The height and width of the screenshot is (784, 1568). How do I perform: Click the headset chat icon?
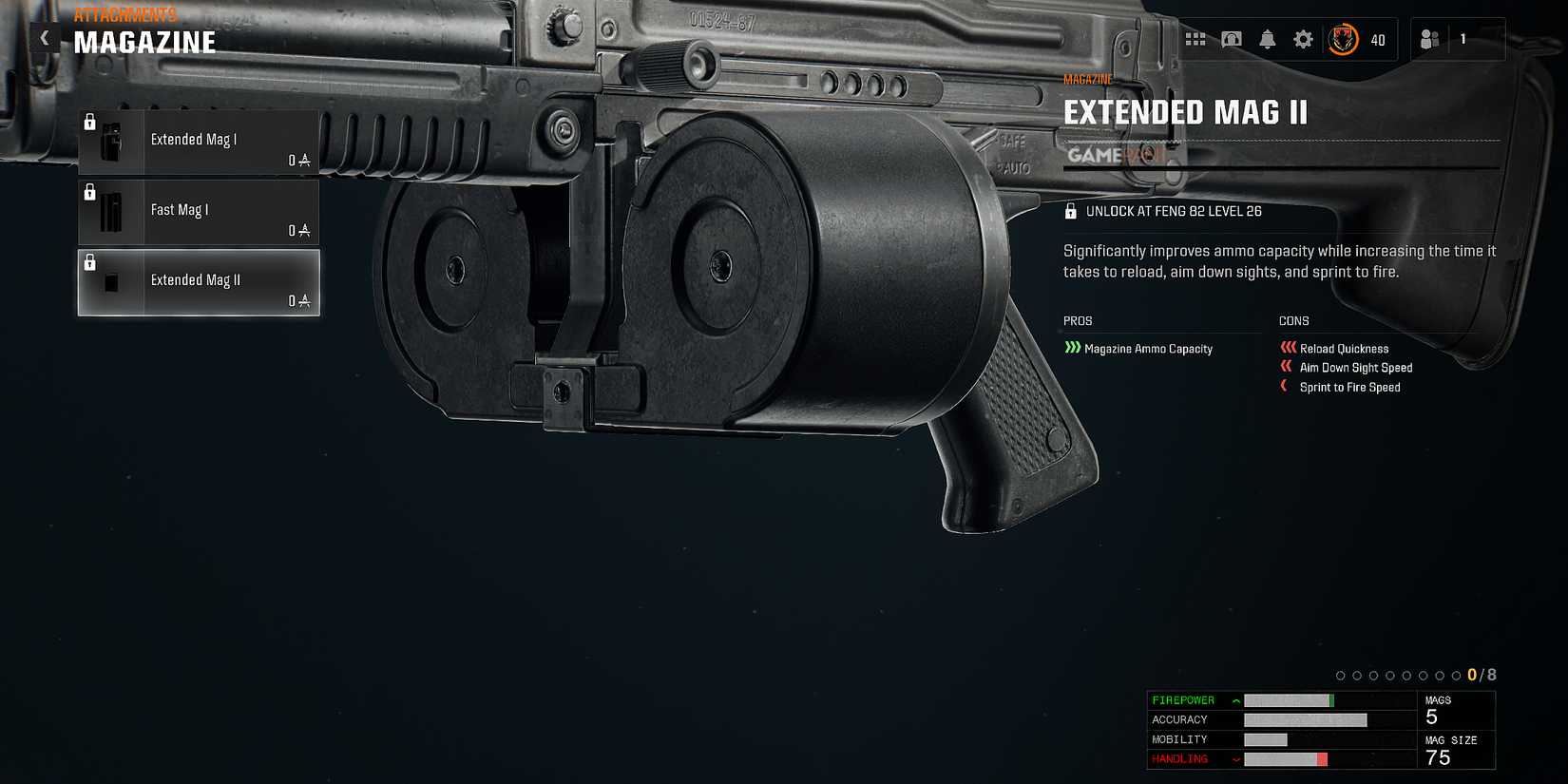(x=1232, y=39)
